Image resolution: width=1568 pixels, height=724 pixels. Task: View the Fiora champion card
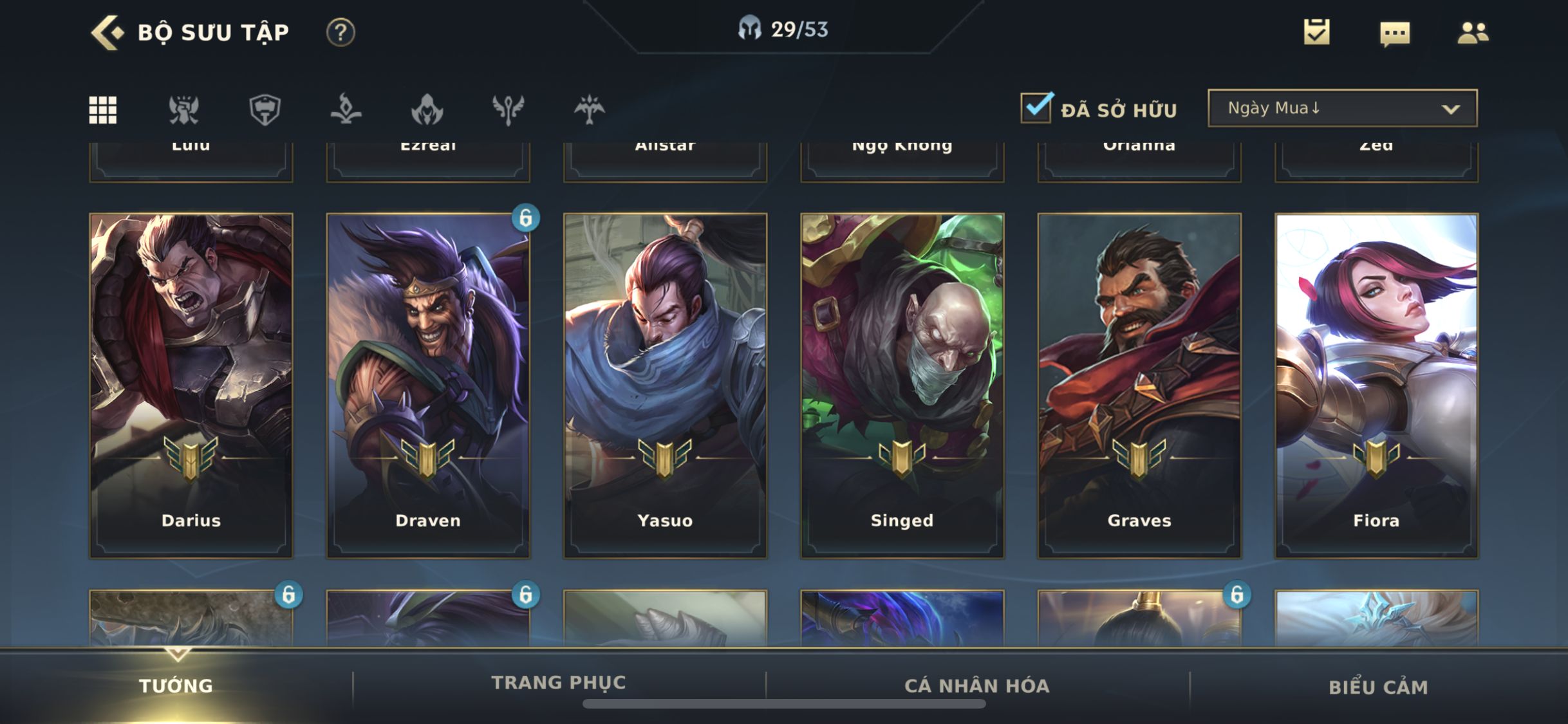(1376, 385)
